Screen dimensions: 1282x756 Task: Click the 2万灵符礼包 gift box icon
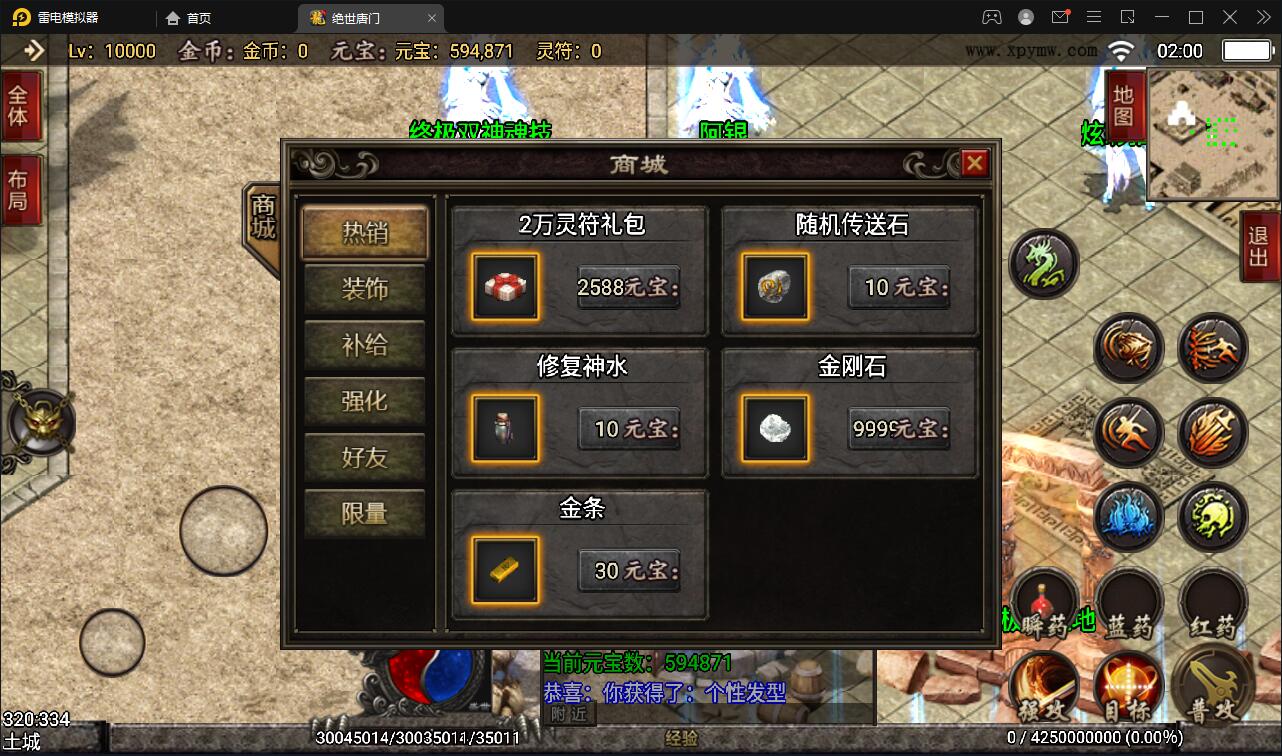(x=505, y=287)
